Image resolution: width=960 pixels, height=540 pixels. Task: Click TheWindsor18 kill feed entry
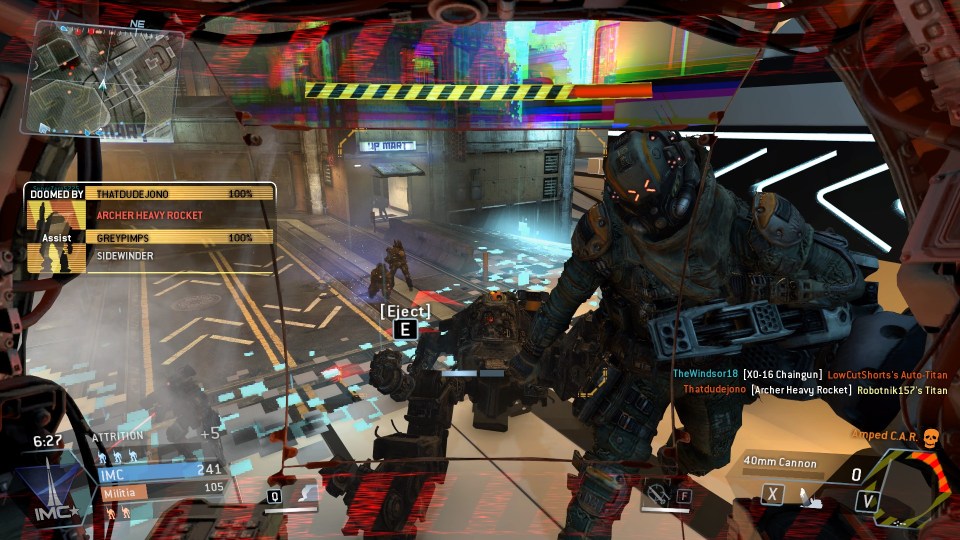tap(809, 374)
